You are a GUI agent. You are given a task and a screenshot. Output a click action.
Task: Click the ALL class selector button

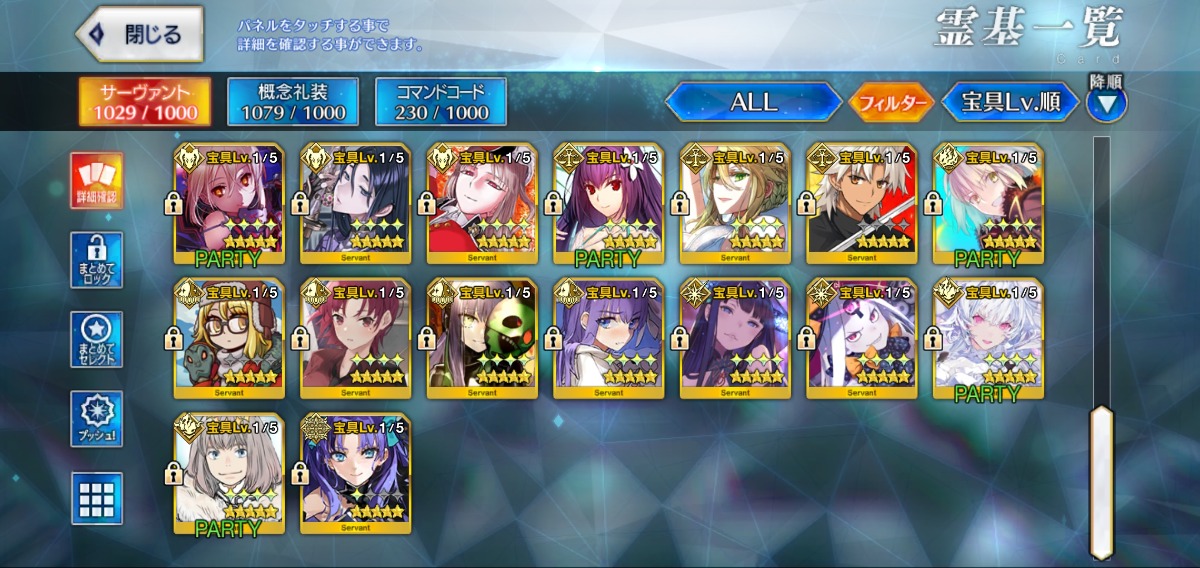coord(754,102)
